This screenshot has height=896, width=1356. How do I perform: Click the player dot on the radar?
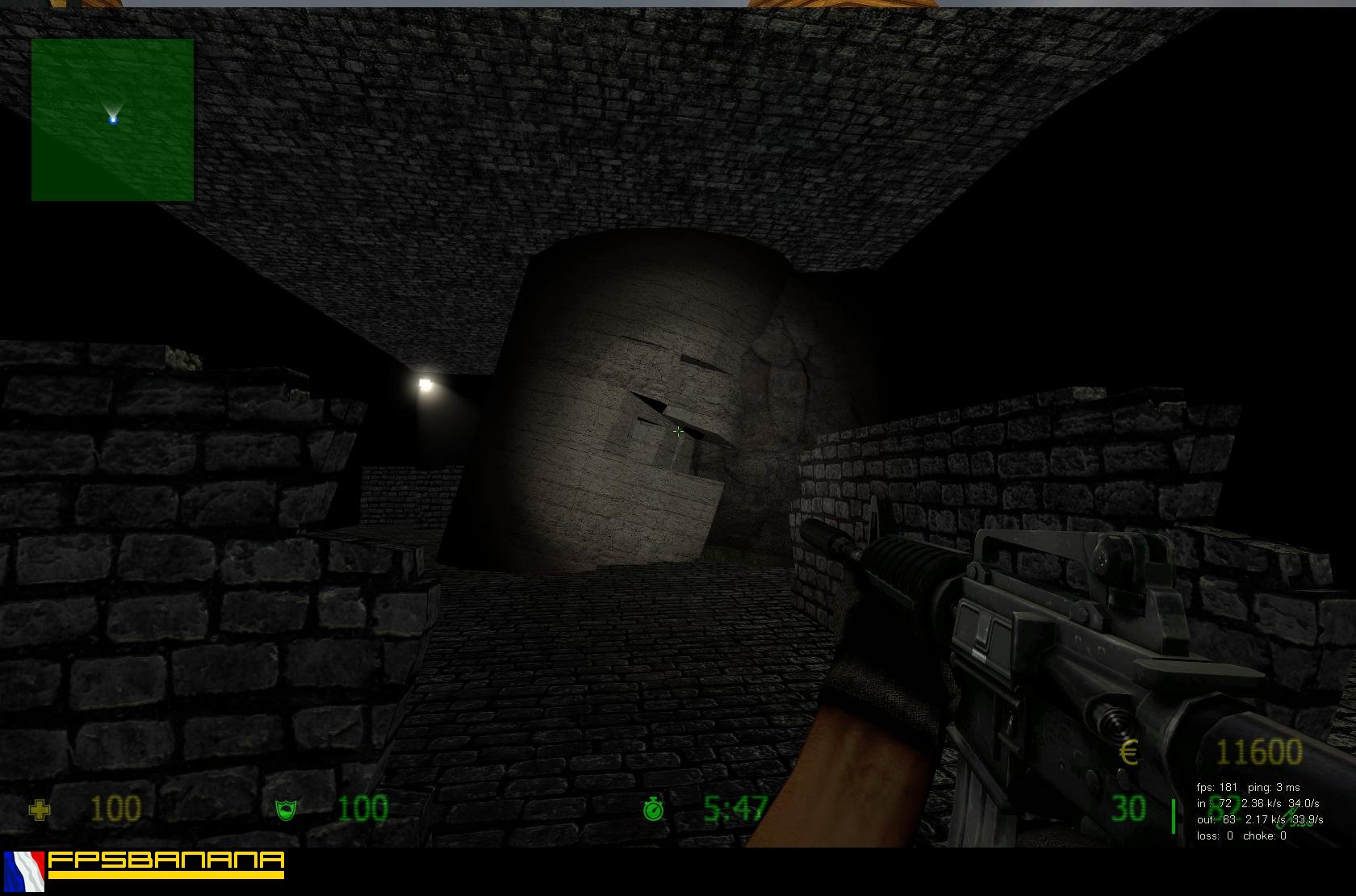(113, 119)
